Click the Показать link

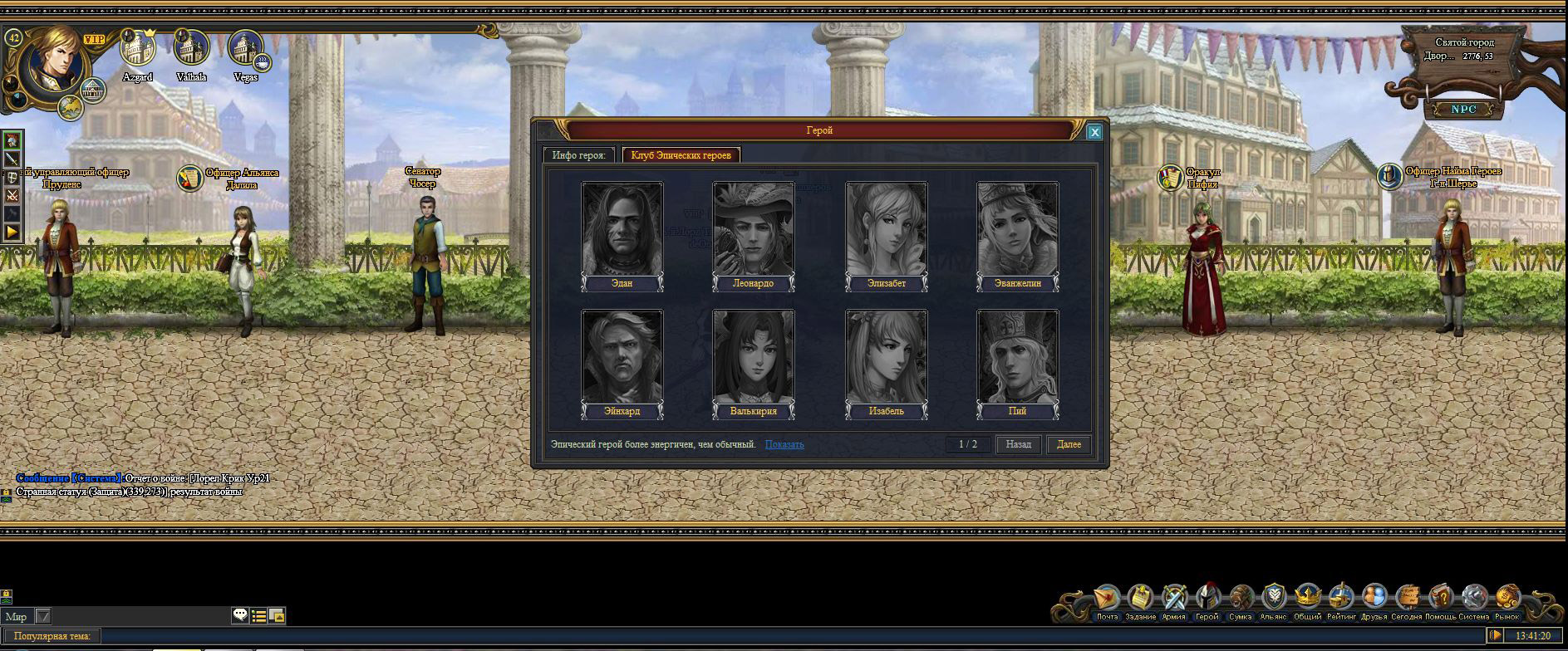point(784,444)
